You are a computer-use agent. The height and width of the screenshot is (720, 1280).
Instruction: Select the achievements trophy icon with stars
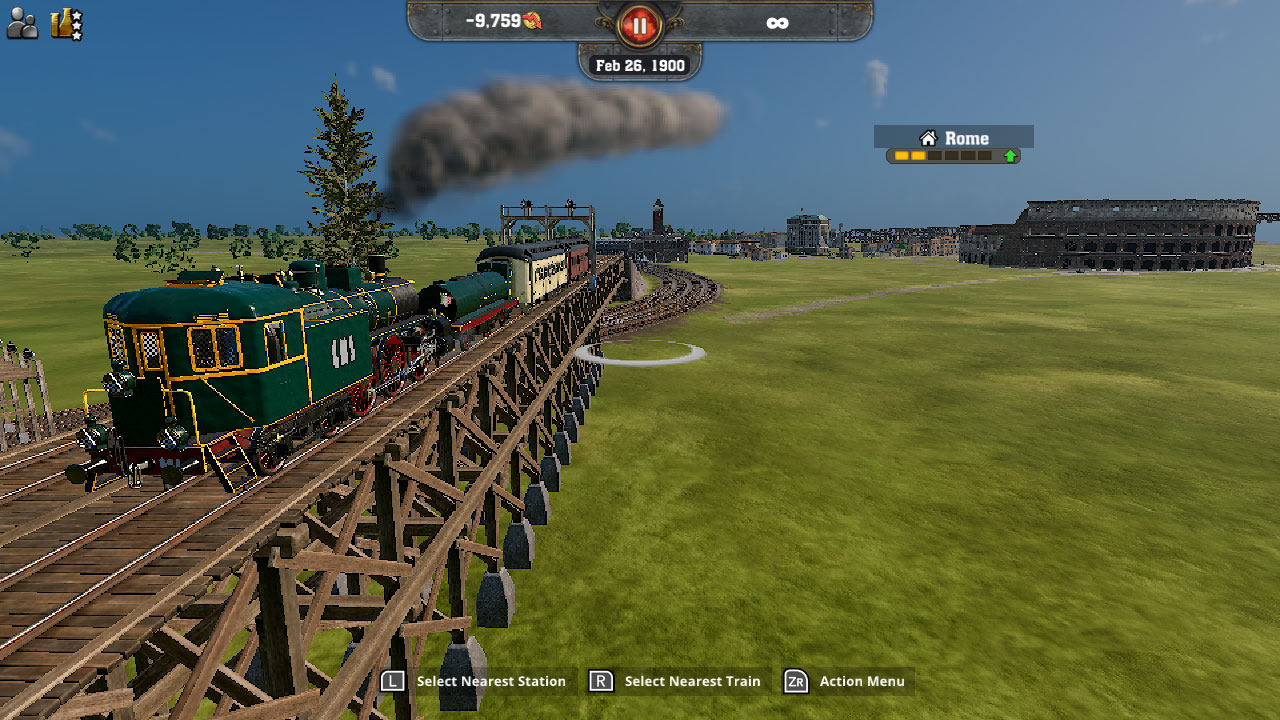(x=62, y=22)
